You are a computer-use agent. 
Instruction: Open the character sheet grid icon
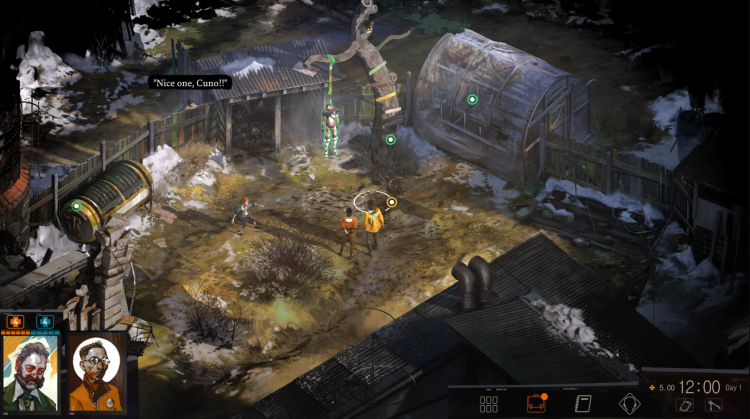point(488,404)
